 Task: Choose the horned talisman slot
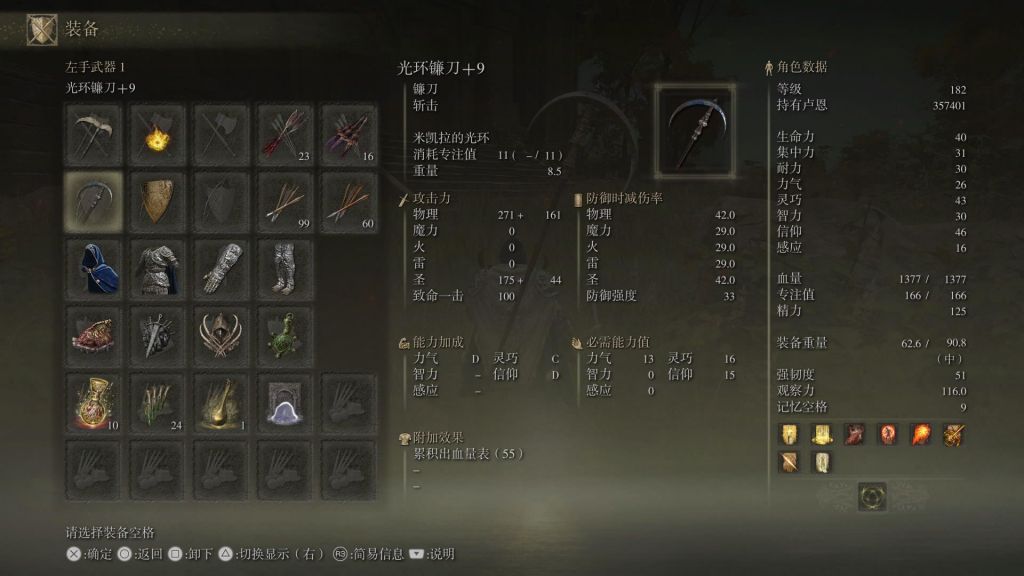click(222, 335)
